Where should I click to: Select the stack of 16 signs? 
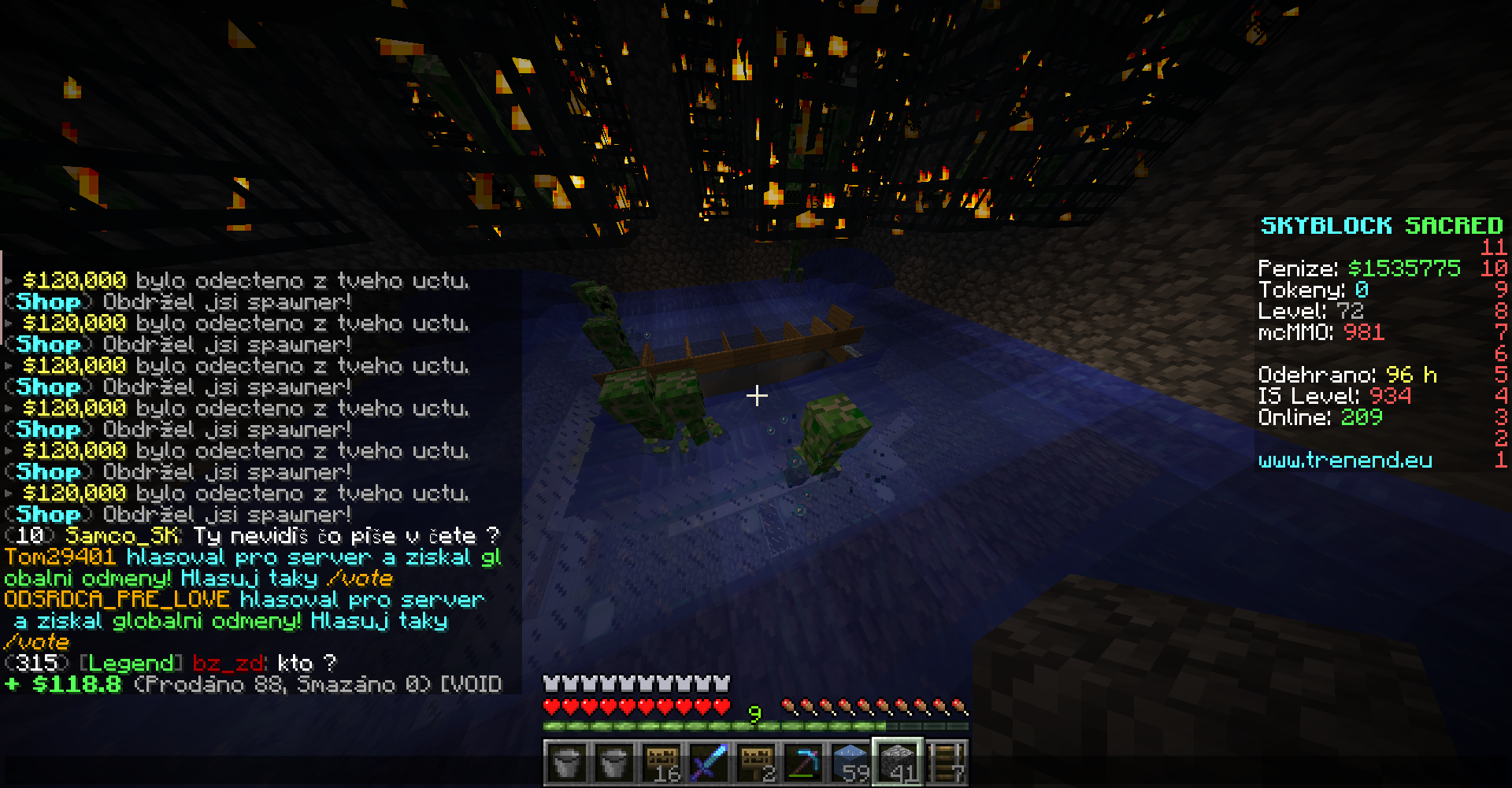(660, 763)
